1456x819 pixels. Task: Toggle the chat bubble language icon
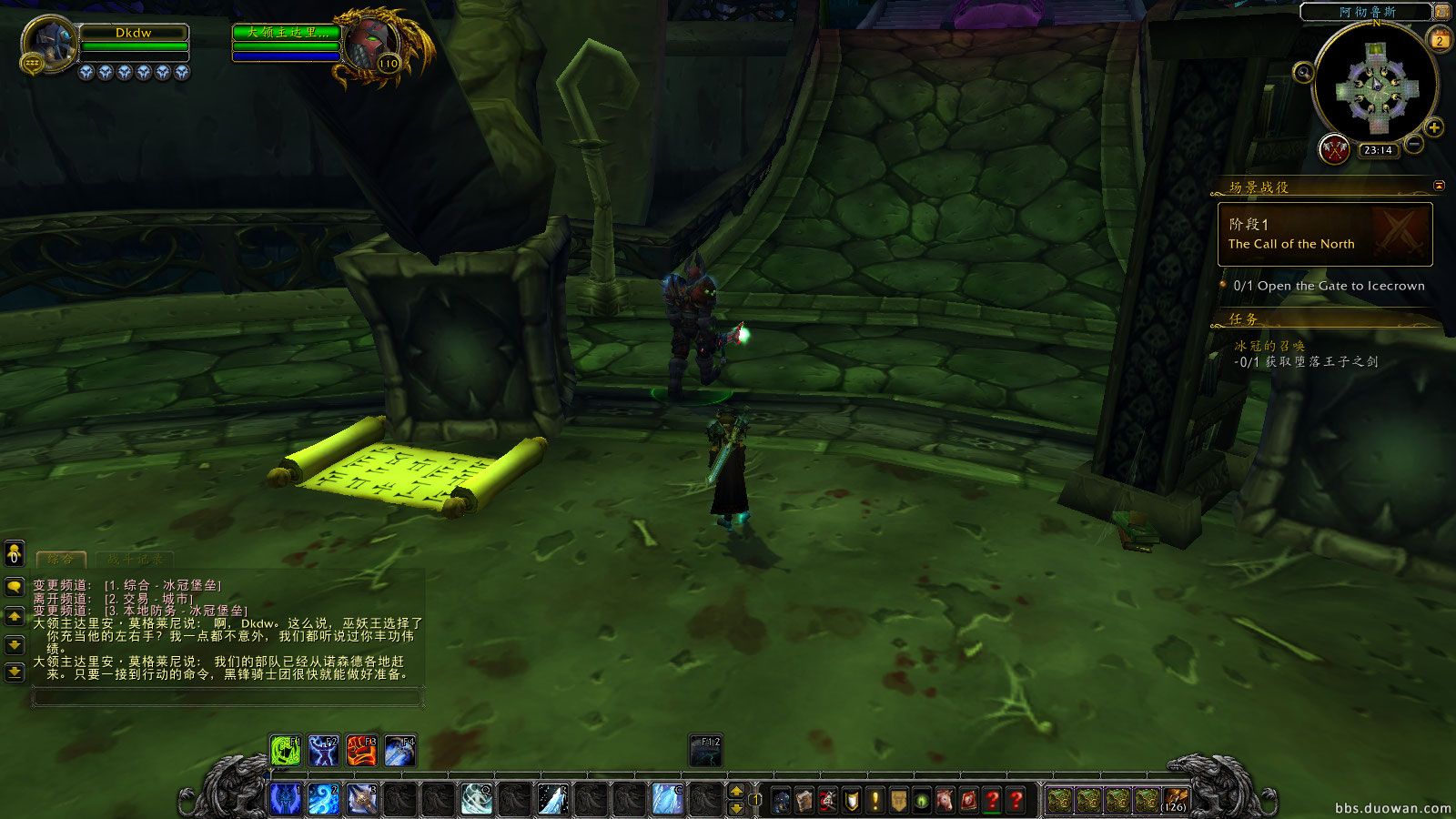[13, 587]
